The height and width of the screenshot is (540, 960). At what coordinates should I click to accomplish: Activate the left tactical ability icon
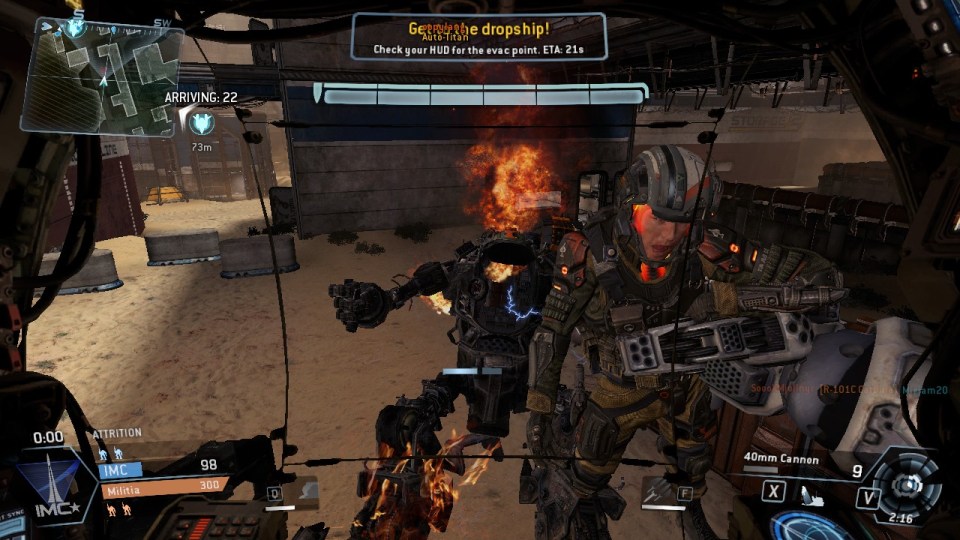(x=296, y=490)
